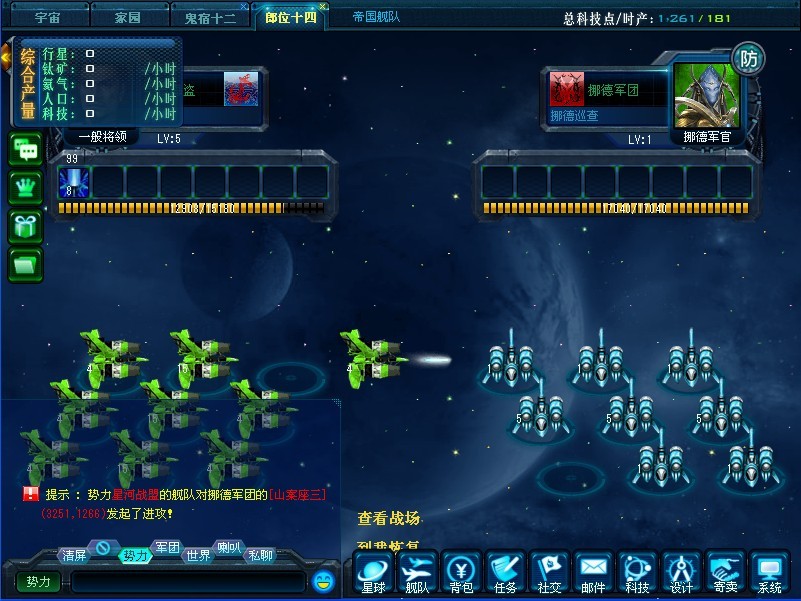Open the 舰队 fleet menu

pyautogui.click(x=417, y=572)
